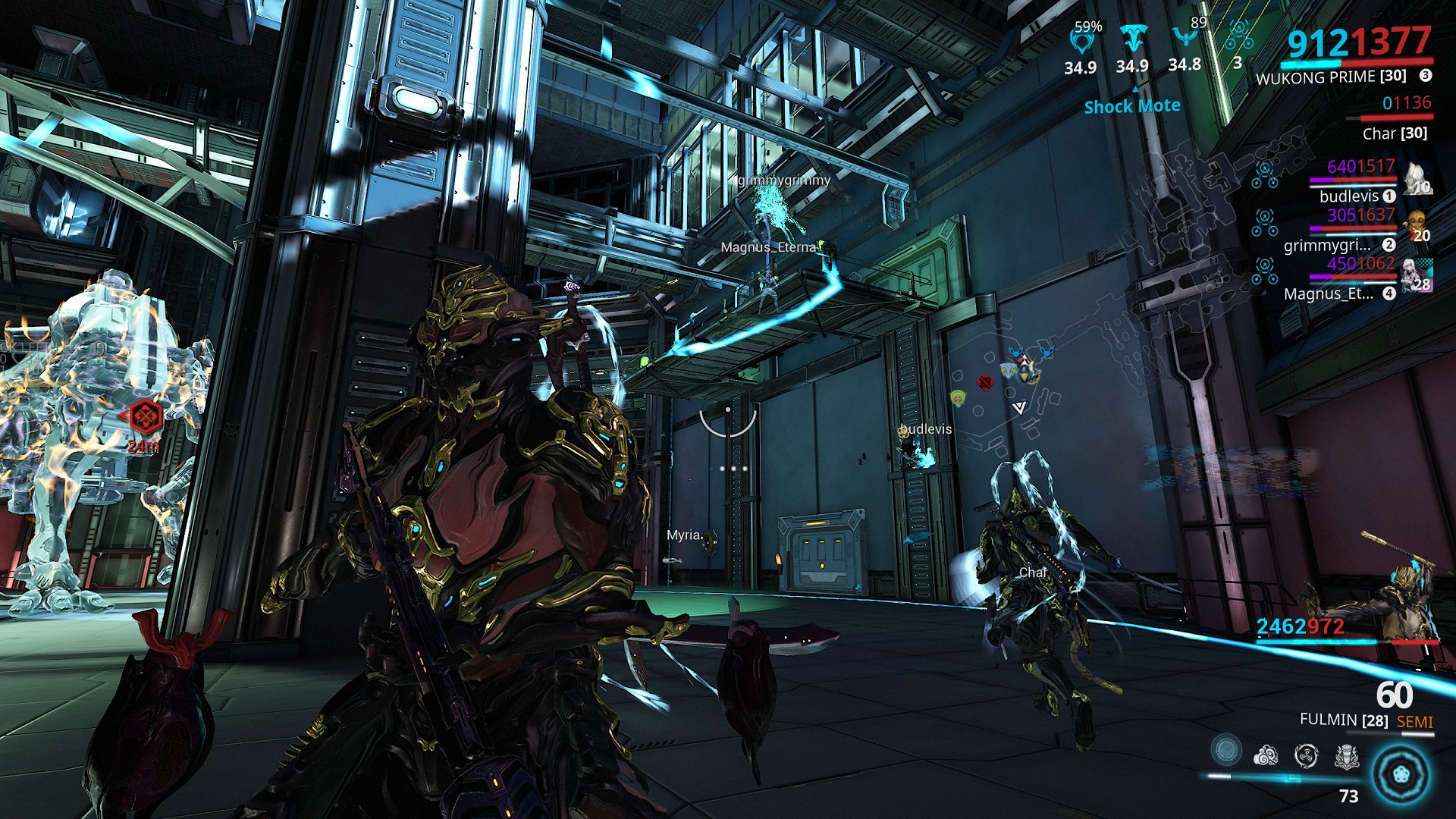The width and height of the screenshot is (1456, 819).
Task: Toggle the SEMI fire mode label
Action: pyautogui.click(x=1414, y=722)
